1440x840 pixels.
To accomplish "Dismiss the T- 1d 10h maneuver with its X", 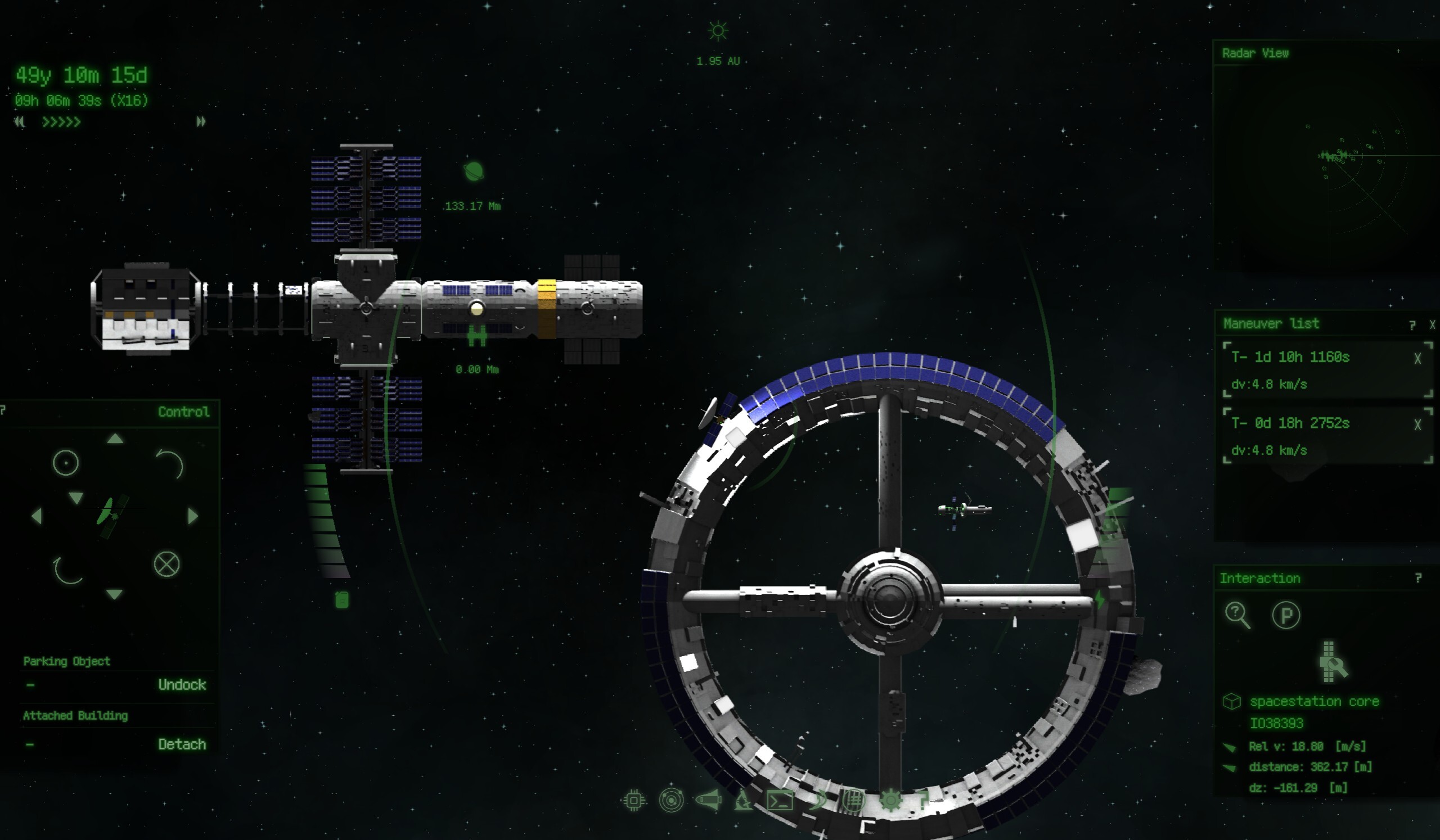I will (x=1417, y=356).
